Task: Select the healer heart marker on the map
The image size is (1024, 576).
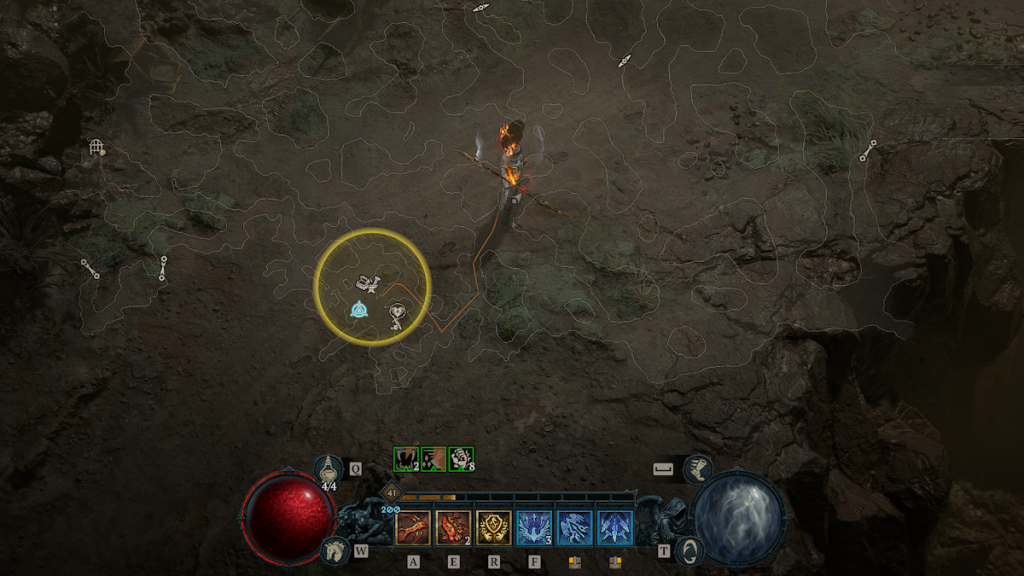Action: coord(397,313)
